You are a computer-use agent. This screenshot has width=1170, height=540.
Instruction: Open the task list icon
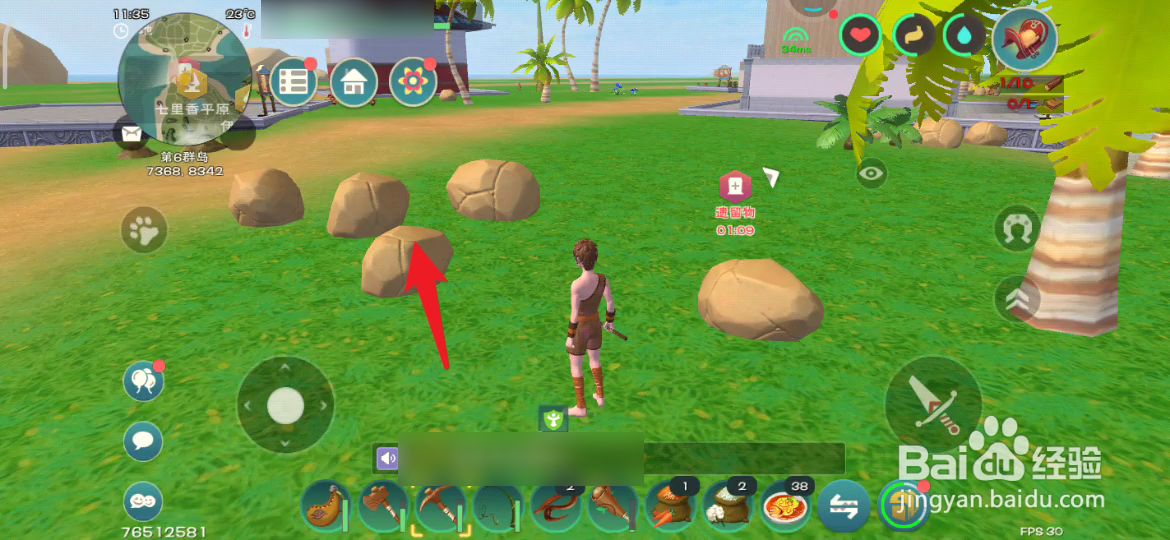click(293, 82)
